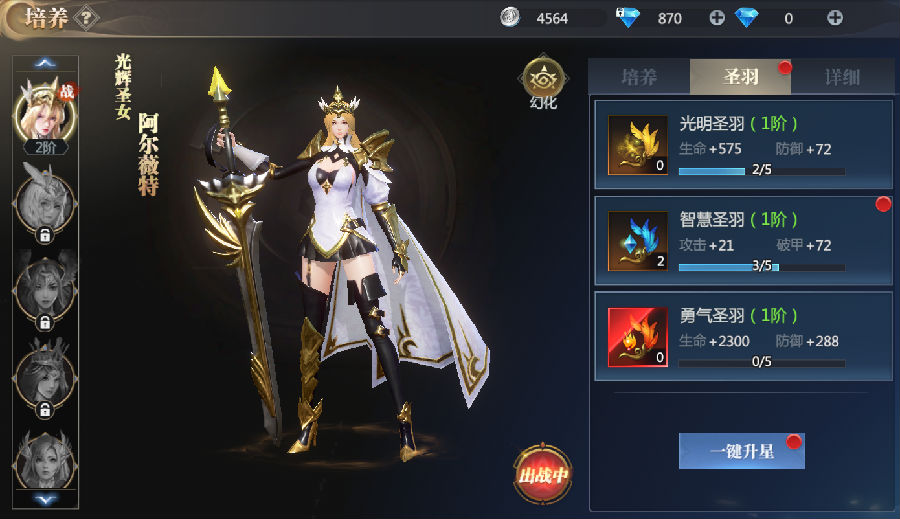Screen dimensions: 900x519
Task: Open the help question mark next to 培养
Action: pyautogui.click(x=88, y=16)
